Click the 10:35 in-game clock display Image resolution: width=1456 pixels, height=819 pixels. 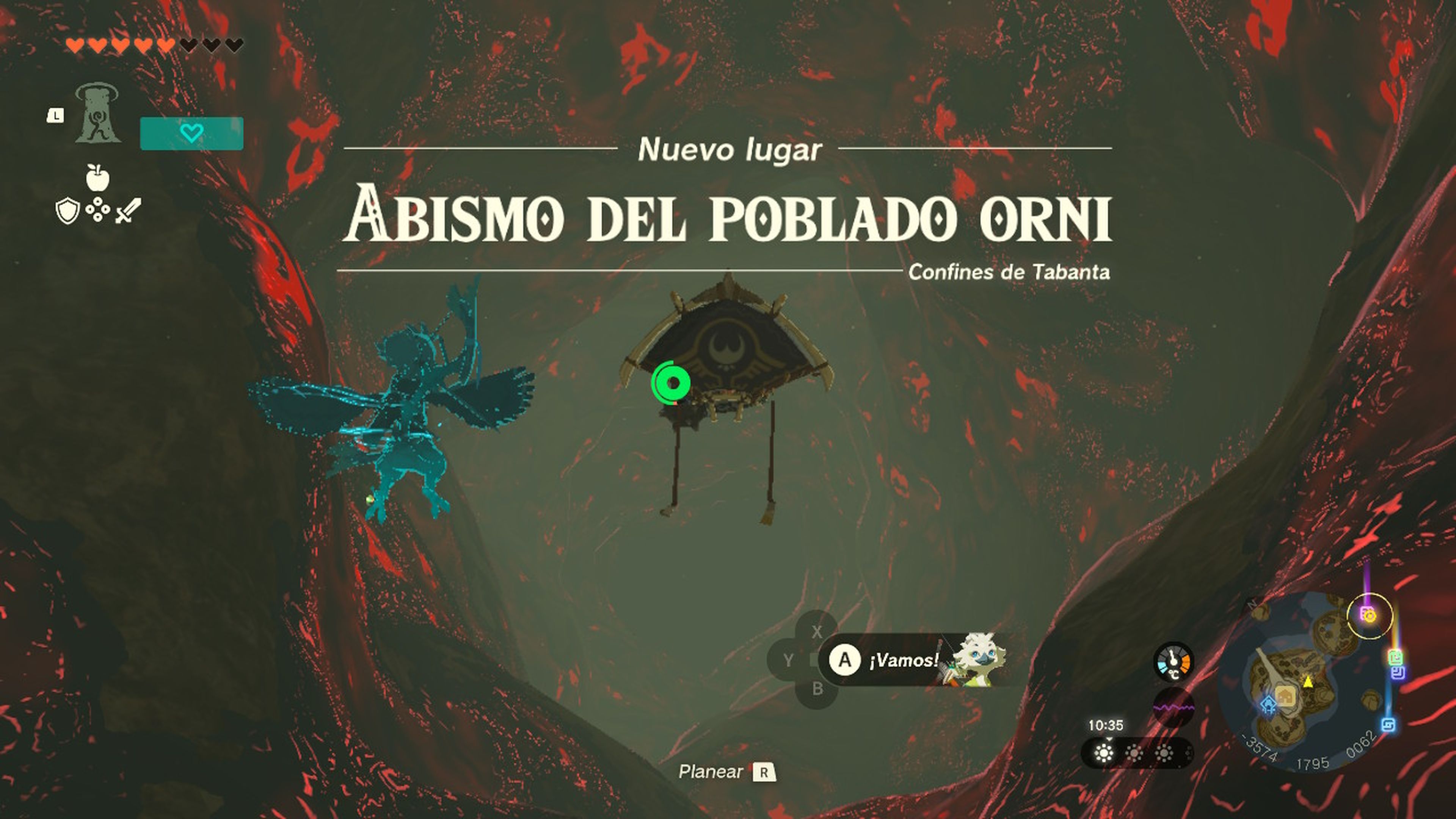[1106, 725]
